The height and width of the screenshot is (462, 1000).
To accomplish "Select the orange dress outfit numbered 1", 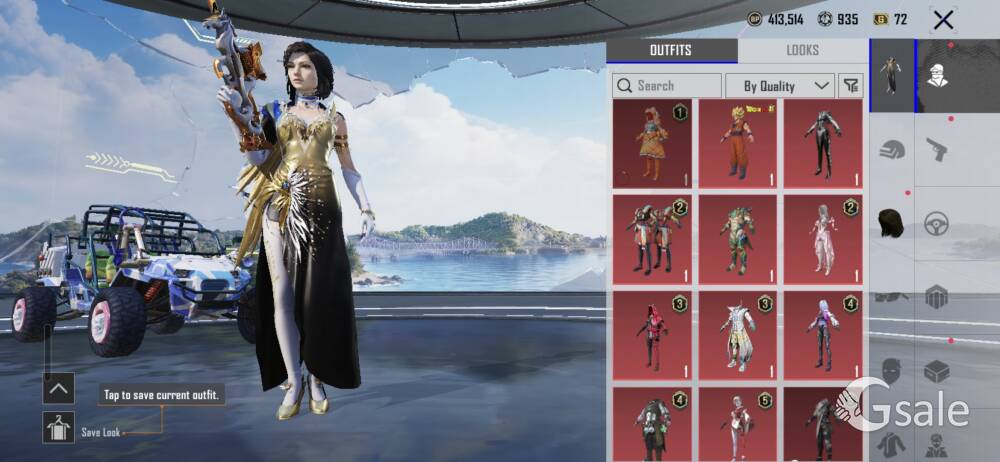I will (652, 143).
